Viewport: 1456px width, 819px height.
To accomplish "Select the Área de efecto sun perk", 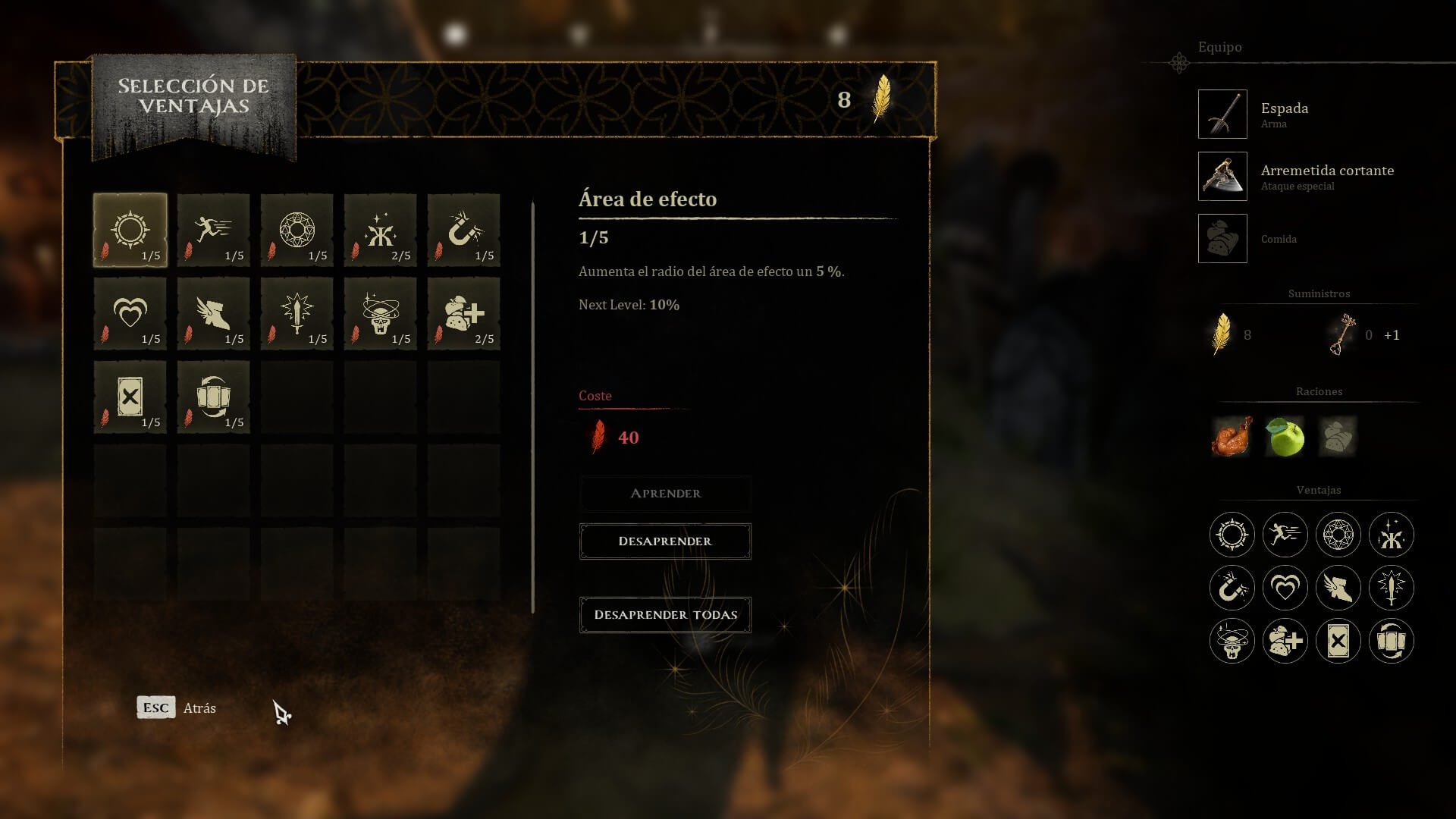I will (130, 231).
